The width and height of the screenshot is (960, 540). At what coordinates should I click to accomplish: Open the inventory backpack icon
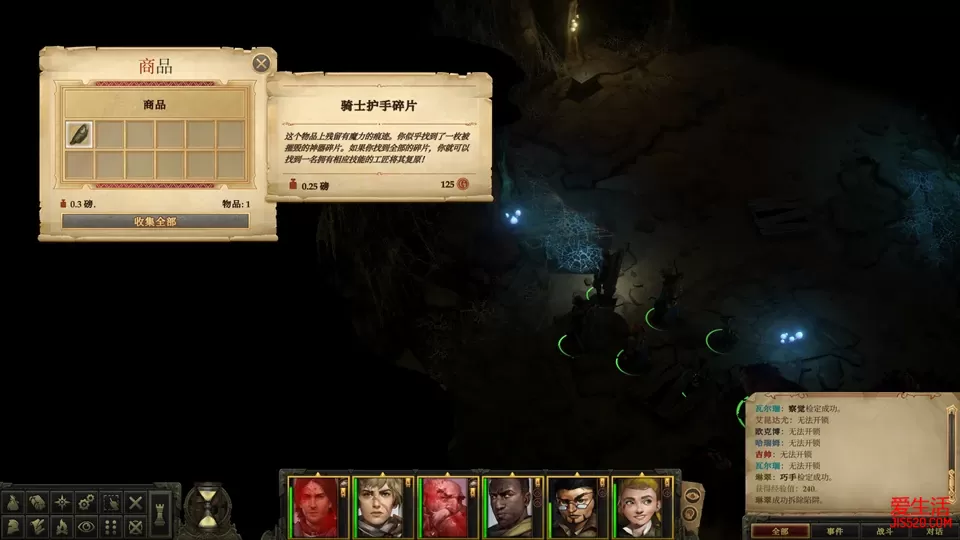(14, 502)
